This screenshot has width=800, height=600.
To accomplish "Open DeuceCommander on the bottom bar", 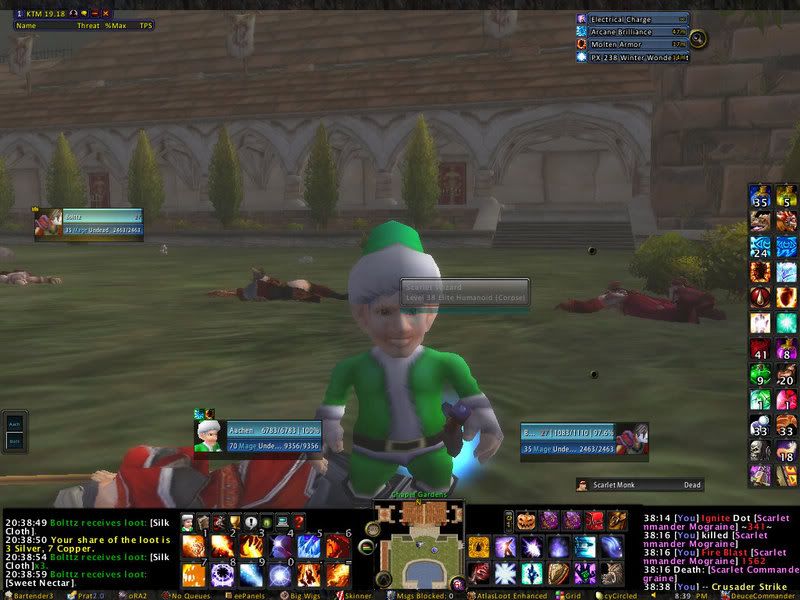I will click(x=759, y=594).
